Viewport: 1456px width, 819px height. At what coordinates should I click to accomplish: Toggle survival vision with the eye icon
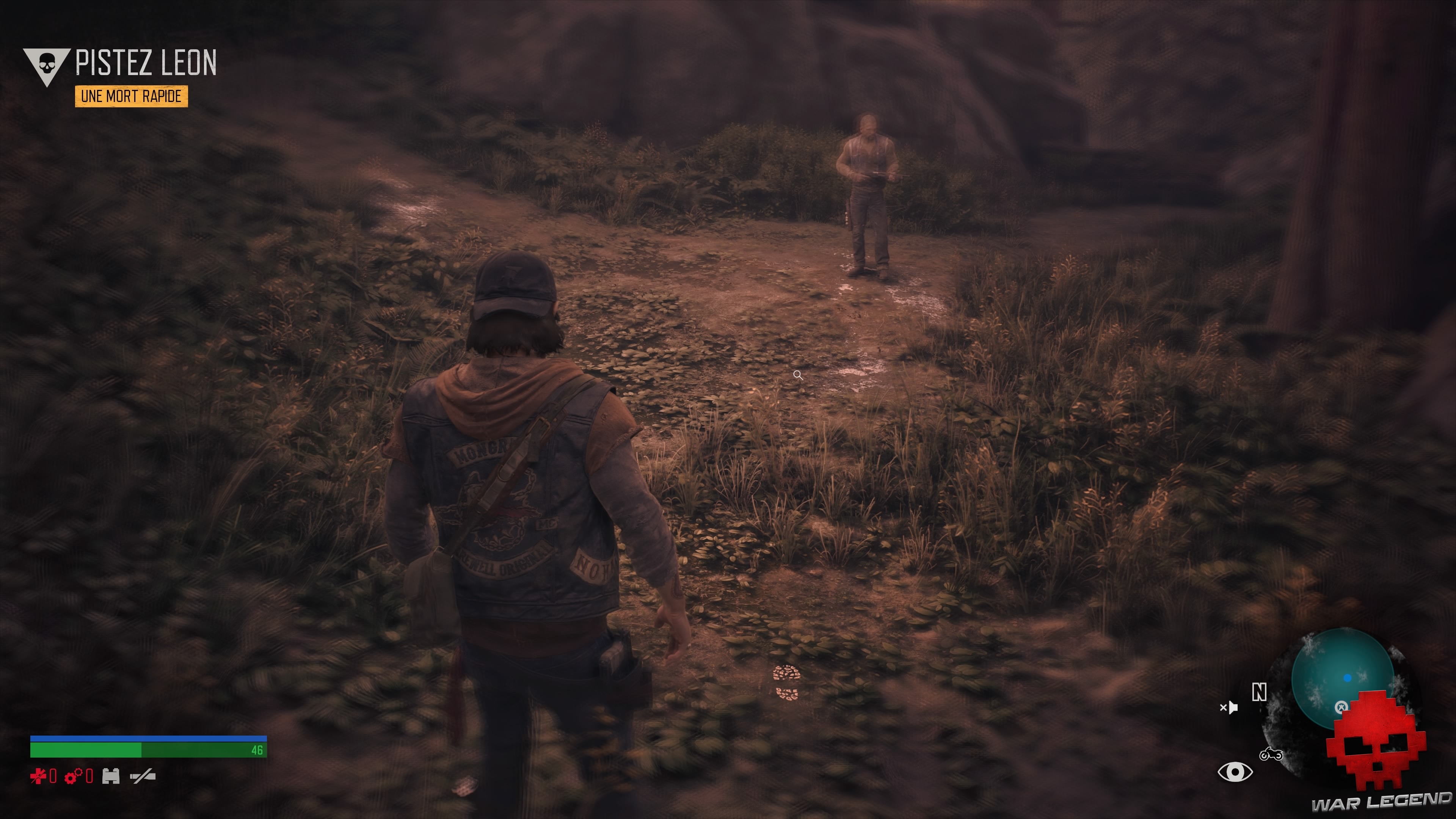pyautogui.click(x=1235, y=773)
